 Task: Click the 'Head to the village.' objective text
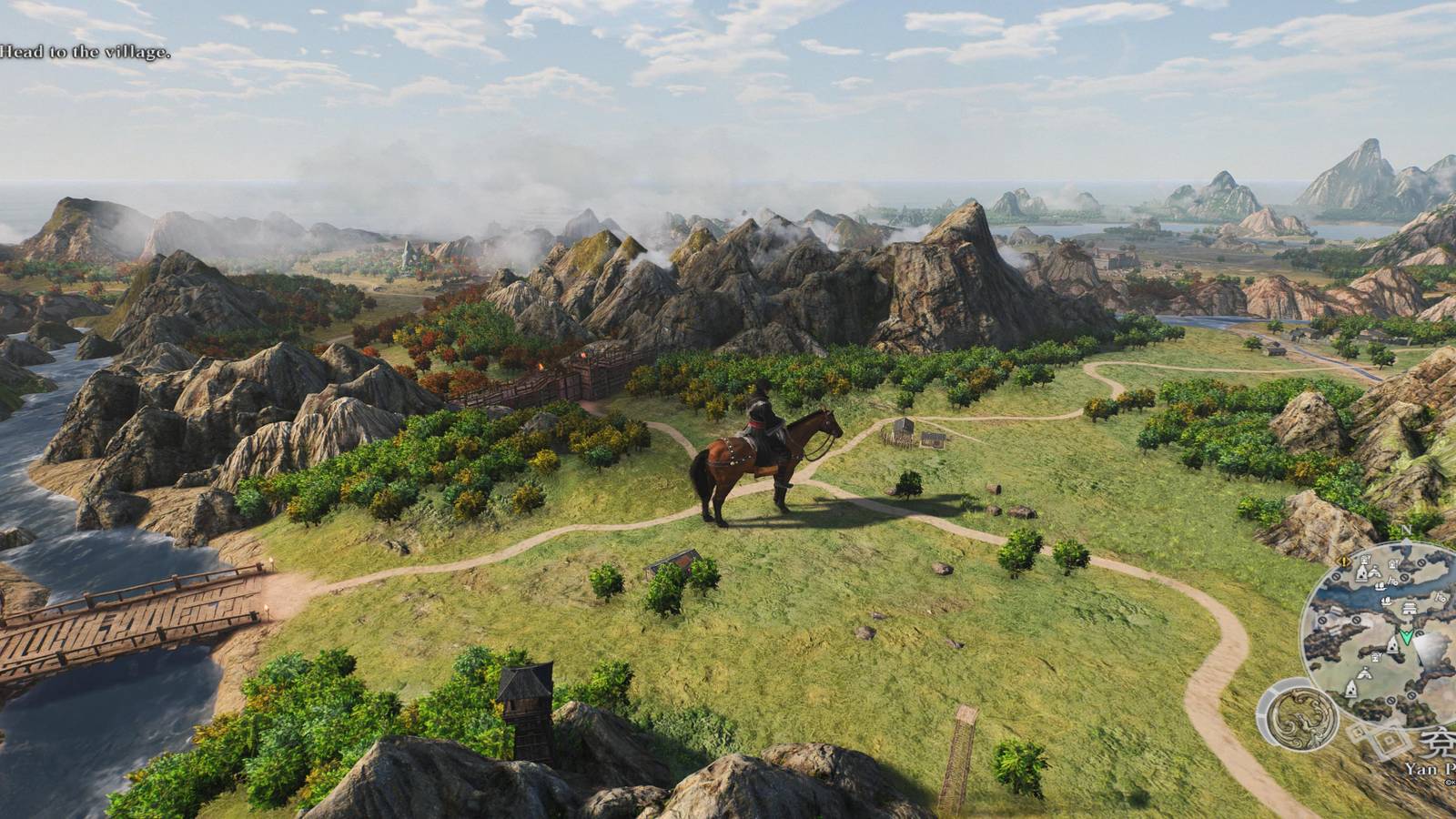click(x=86, y=52)
